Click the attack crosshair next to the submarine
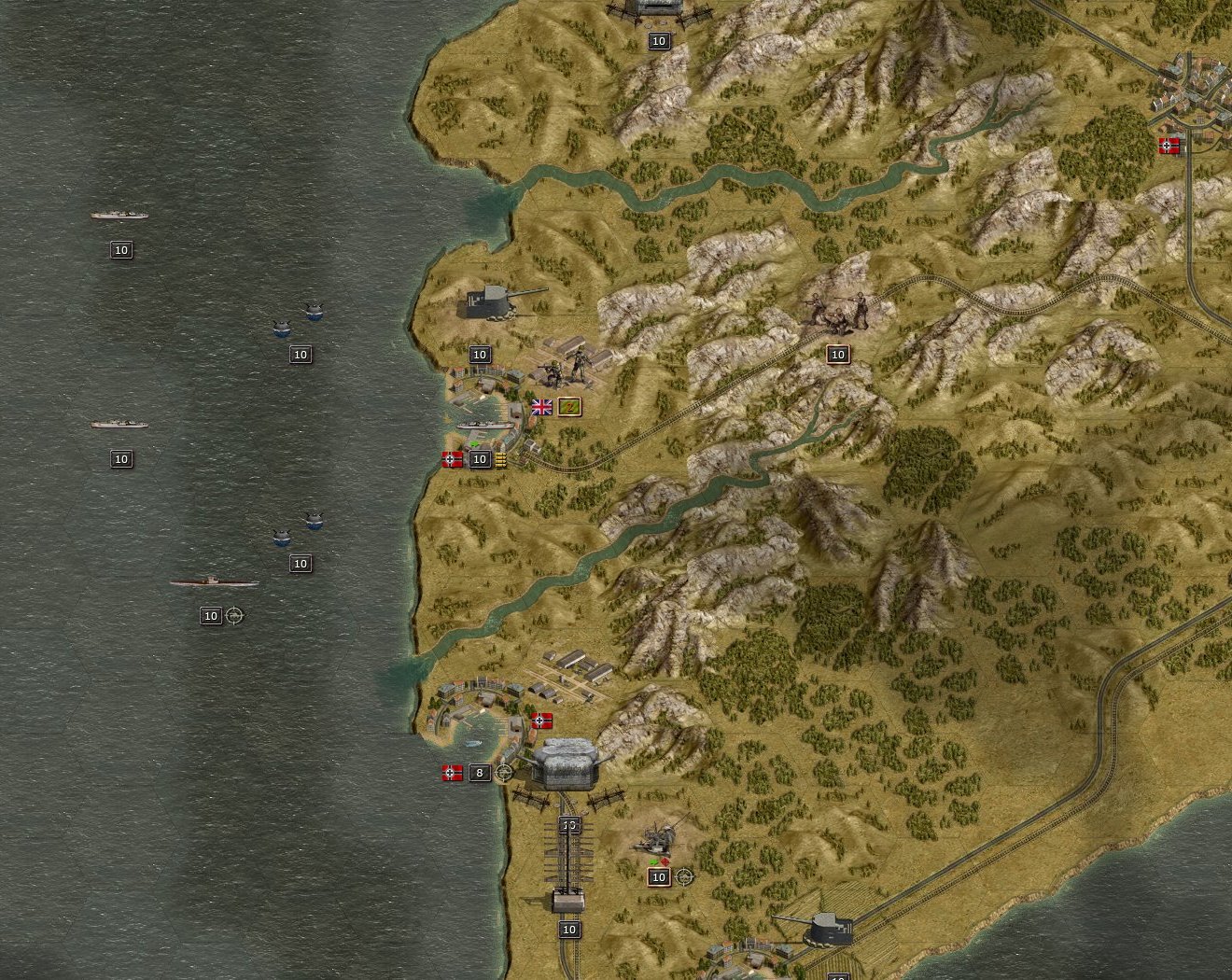 click(x=233, y=616)
